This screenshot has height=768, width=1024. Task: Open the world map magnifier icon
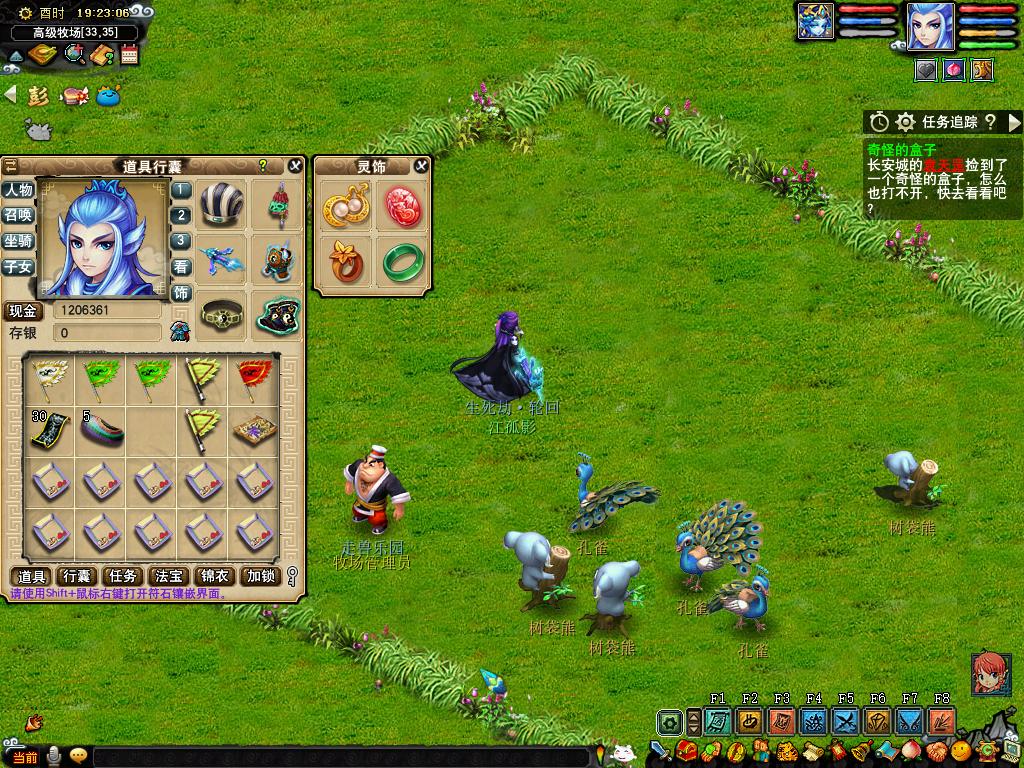tap(75, 54)
